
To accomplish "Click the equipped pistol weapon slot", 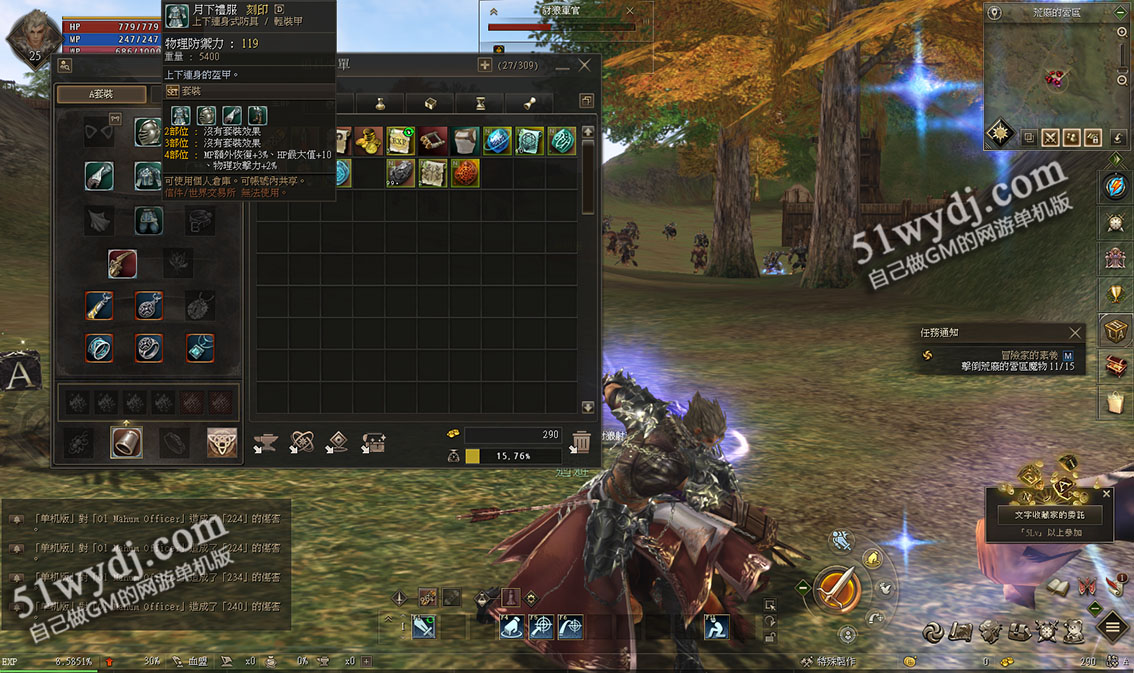I will pyautogui.click(x=123, y=263).
